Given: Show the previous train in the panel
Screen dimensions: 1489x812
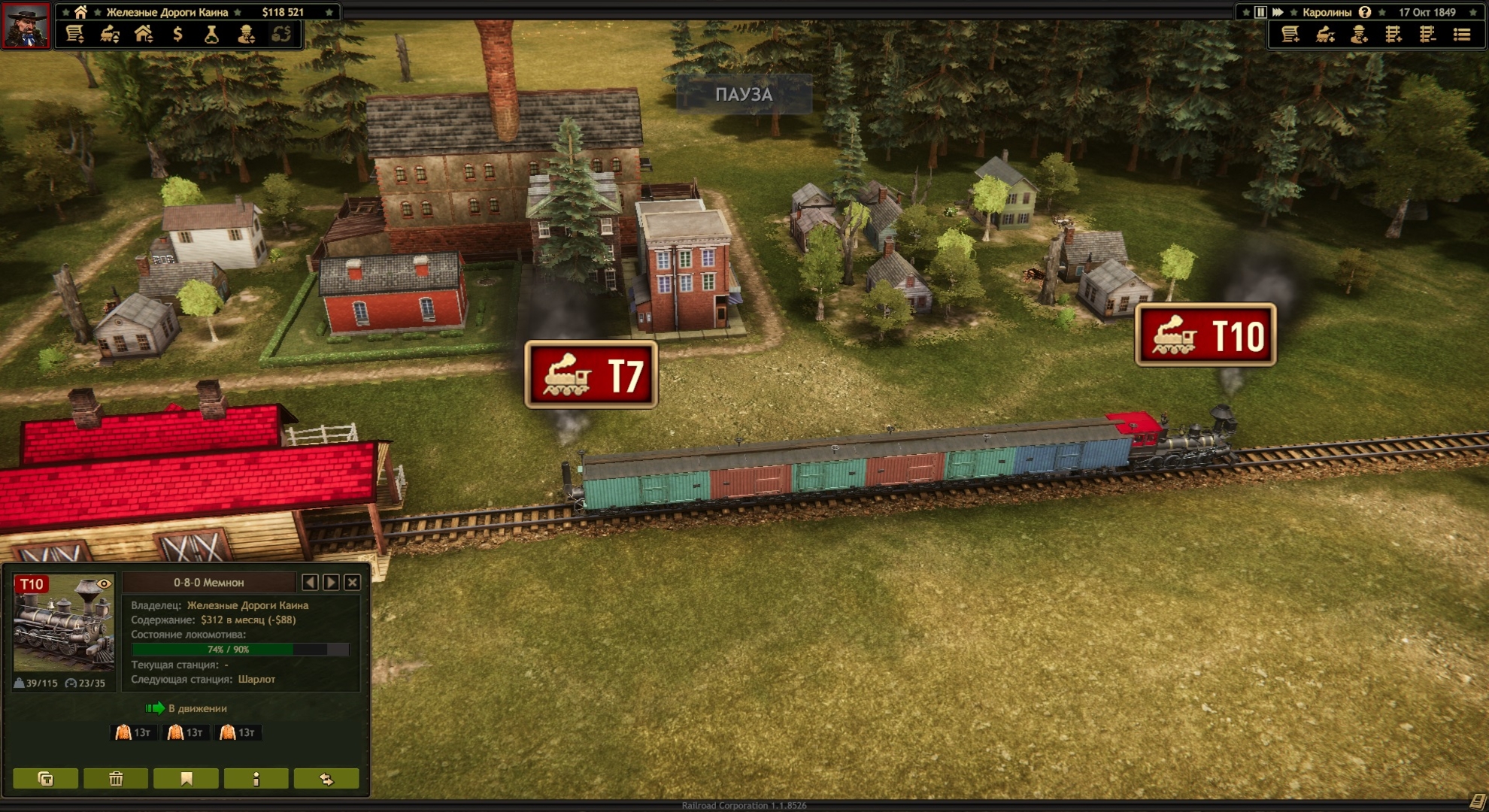Looking at the screenshot, I should pos(310,582).
